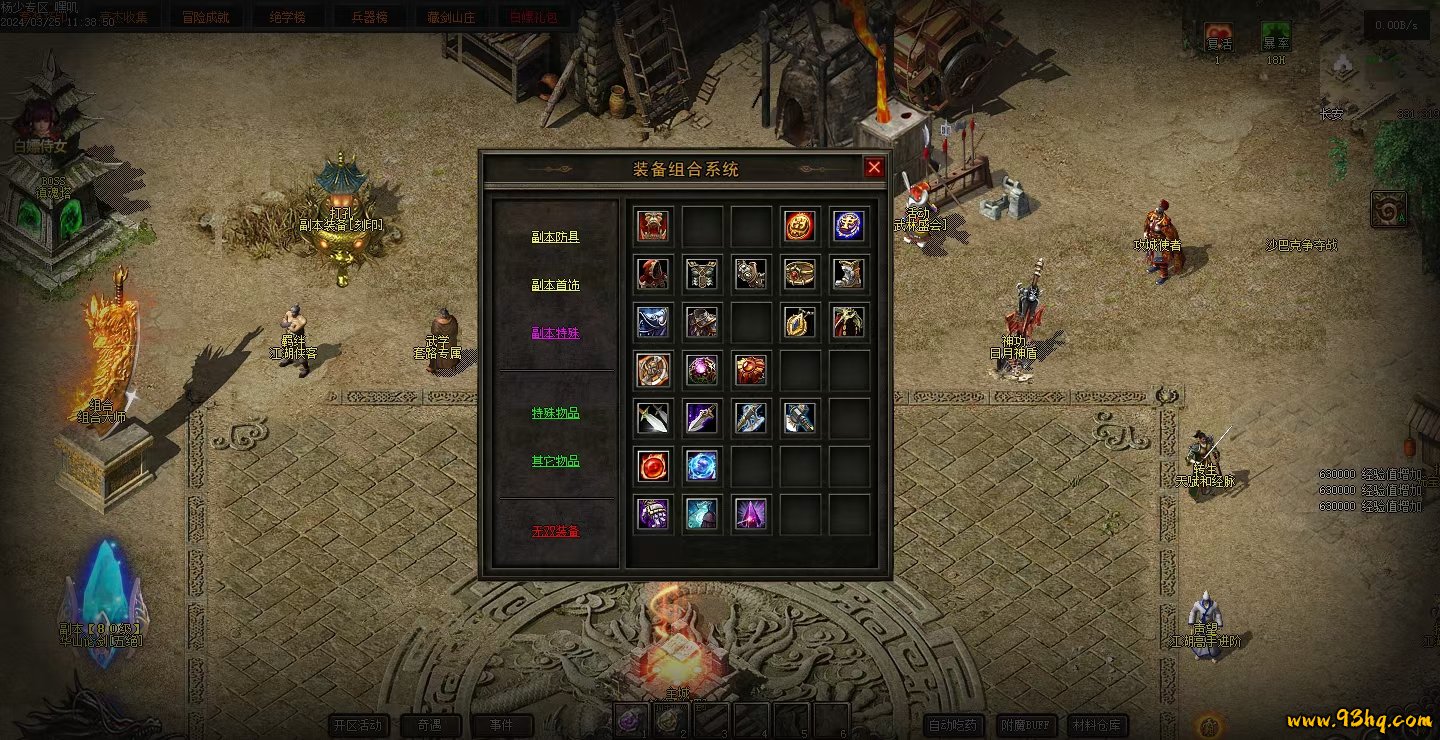This screenshot has height=740, width=1440.
Task: Toggle the 自动吃药 auto-potion button
Action: (952, 725)
